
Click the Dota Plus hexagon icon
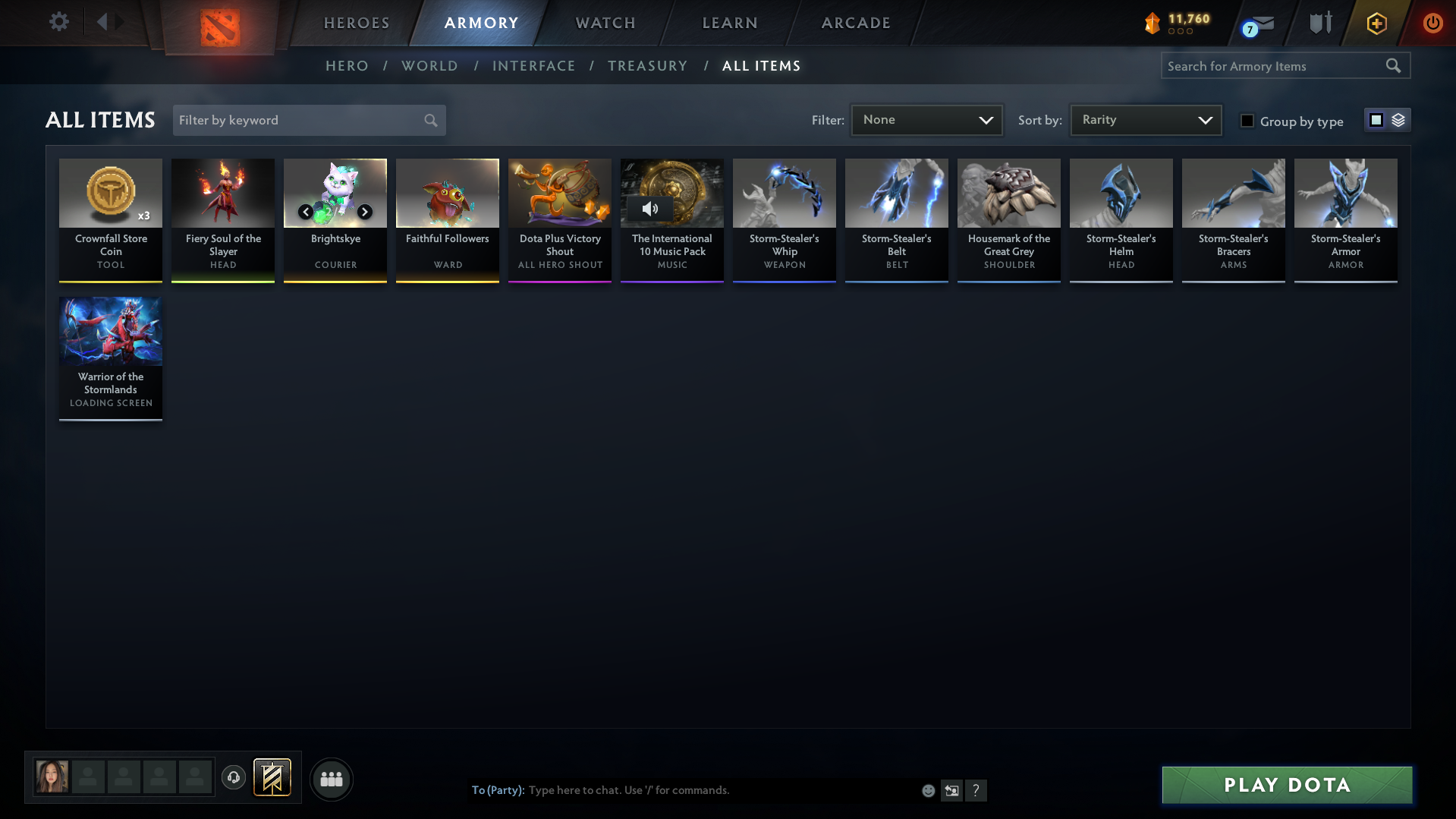[x=1376, y=23]
